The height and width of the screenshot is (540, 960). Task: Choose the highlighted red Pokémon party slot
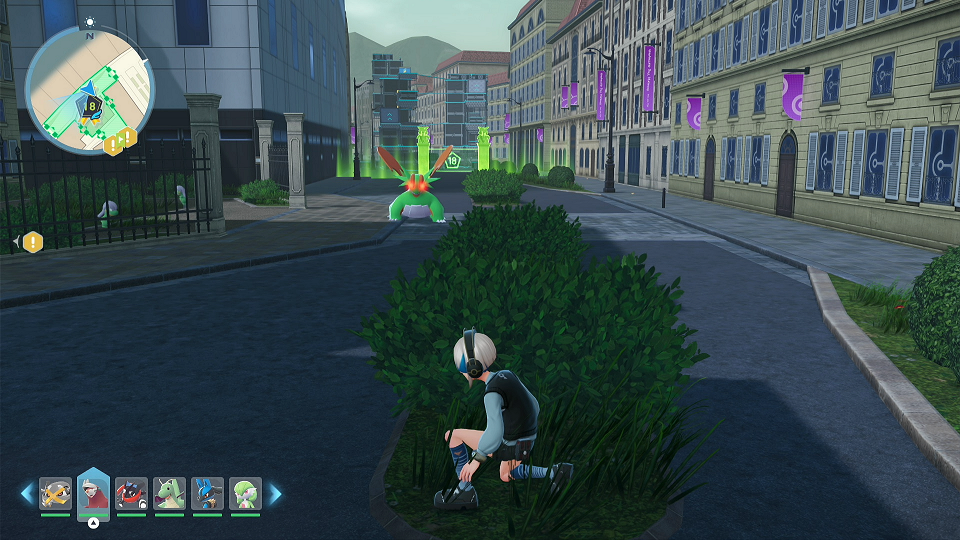[x=93, y=493]
